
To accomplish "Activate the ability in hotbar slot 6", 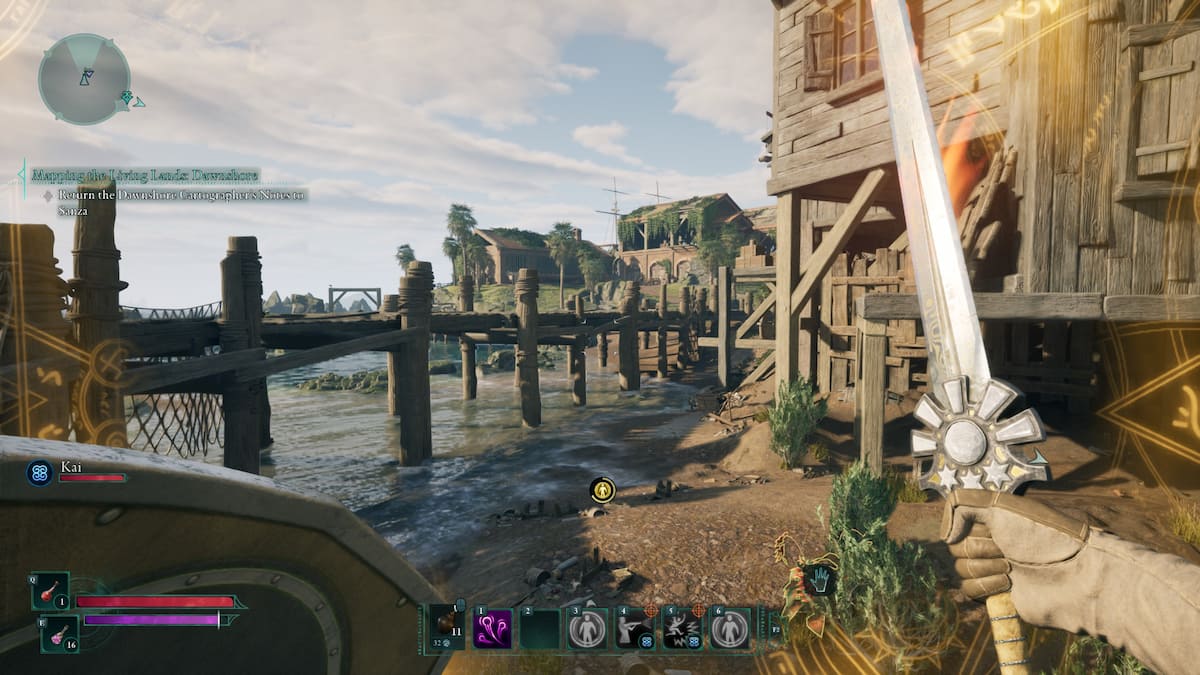I will [730, 629].
